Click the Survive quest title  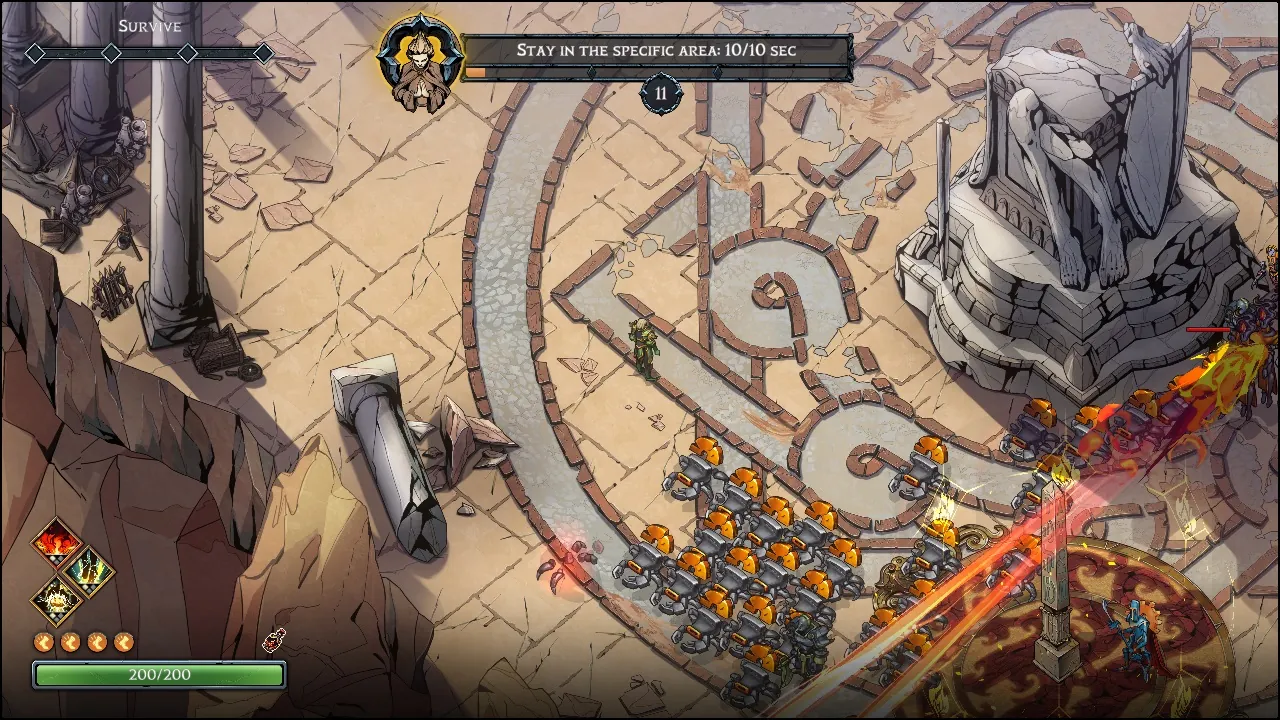(x=148, y=26)
